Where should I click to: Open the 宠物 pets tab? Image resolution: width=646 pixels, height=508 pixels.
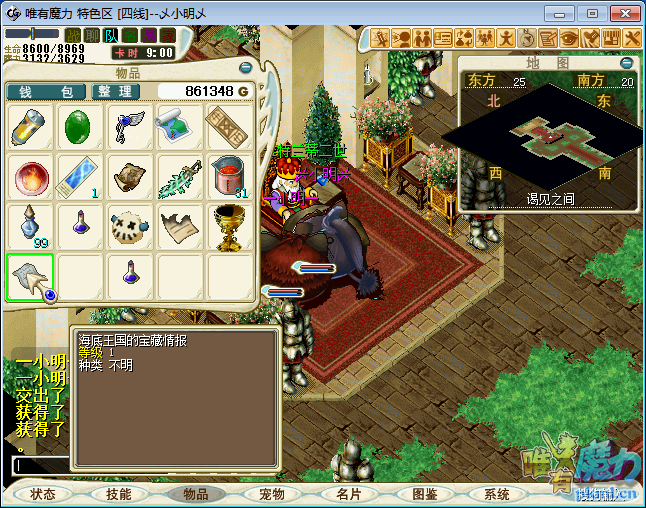pyautogui.click(x=271, y=494)
